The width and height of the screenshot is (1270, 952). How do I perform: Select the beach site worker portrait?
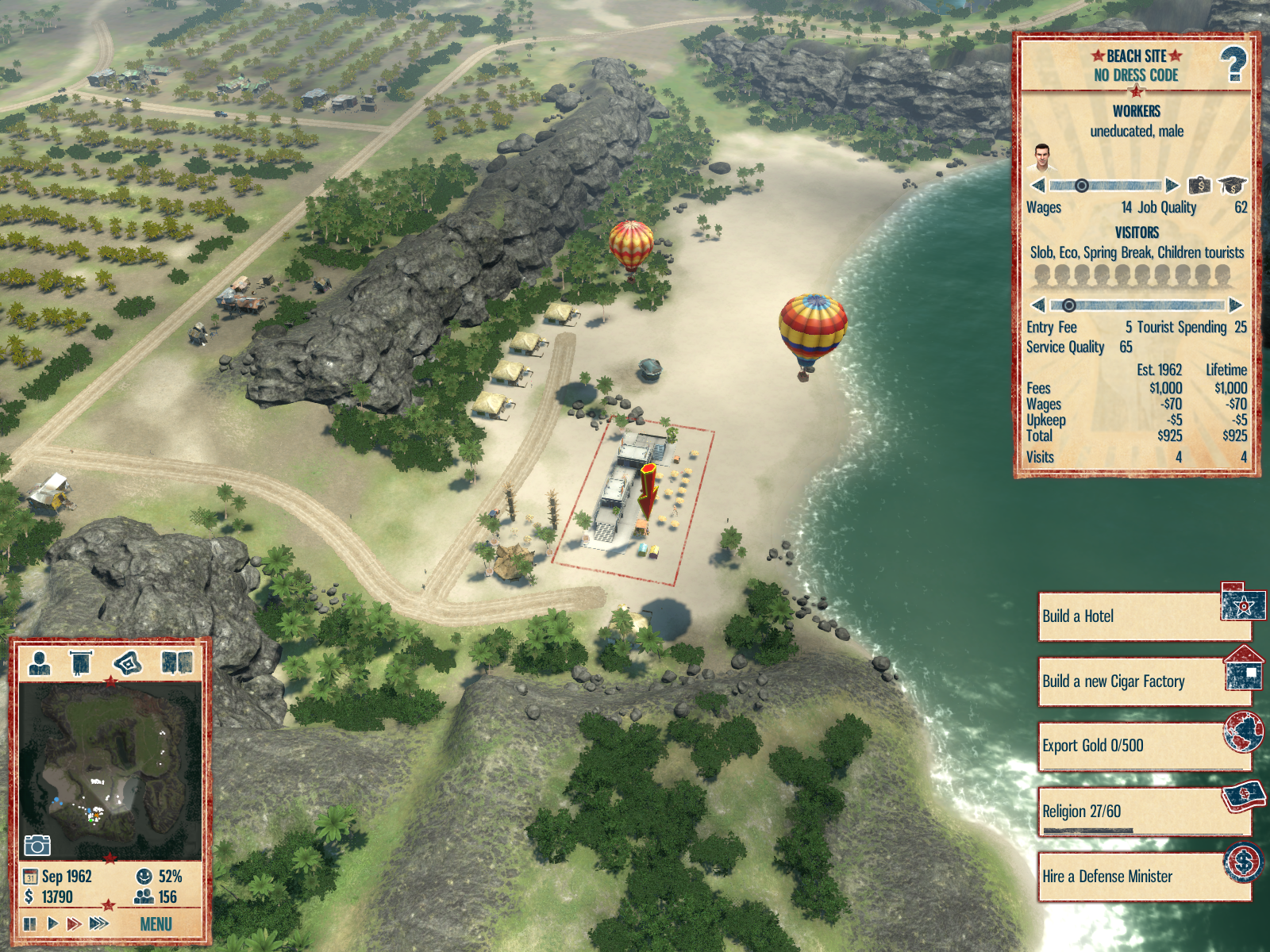(1042, 158)
